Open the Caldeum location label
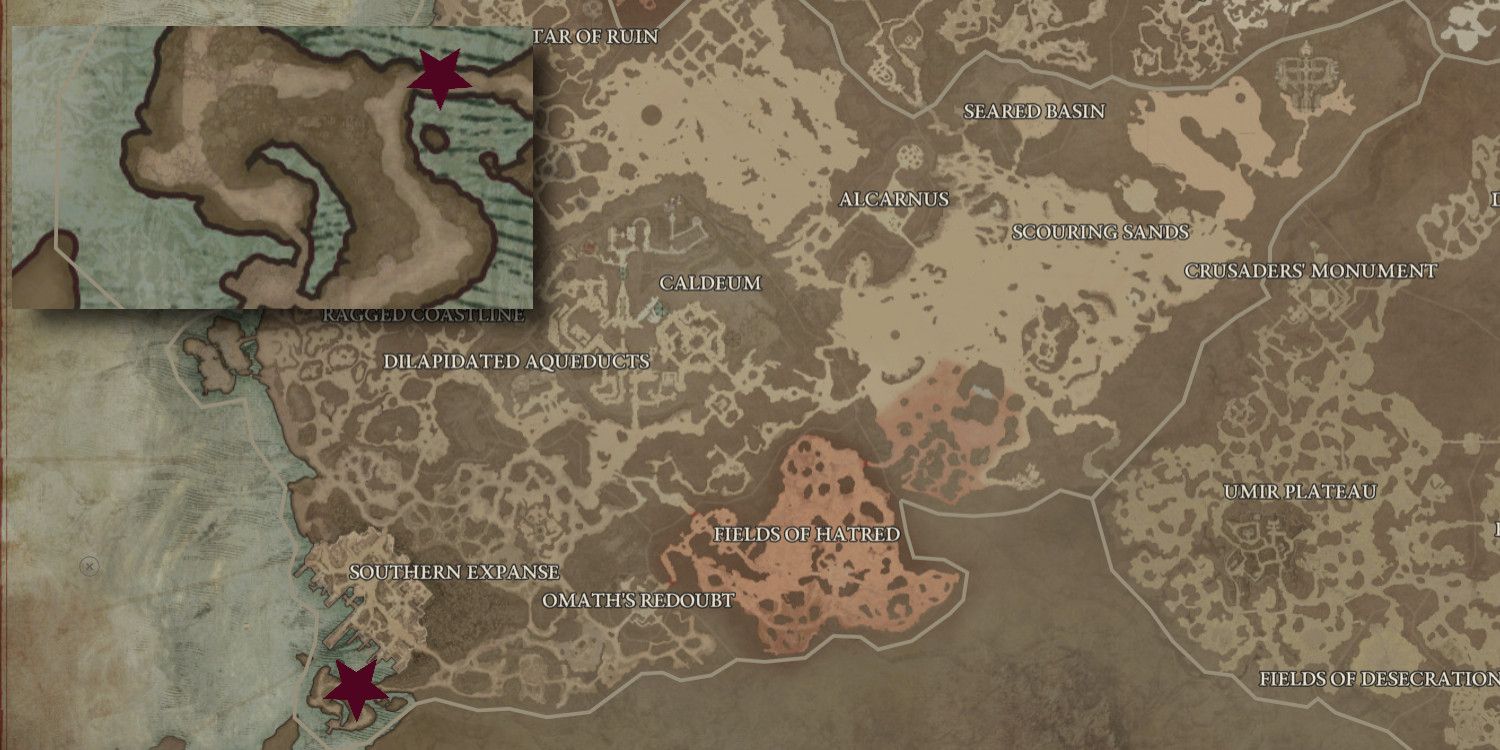 tap(710, 282)
